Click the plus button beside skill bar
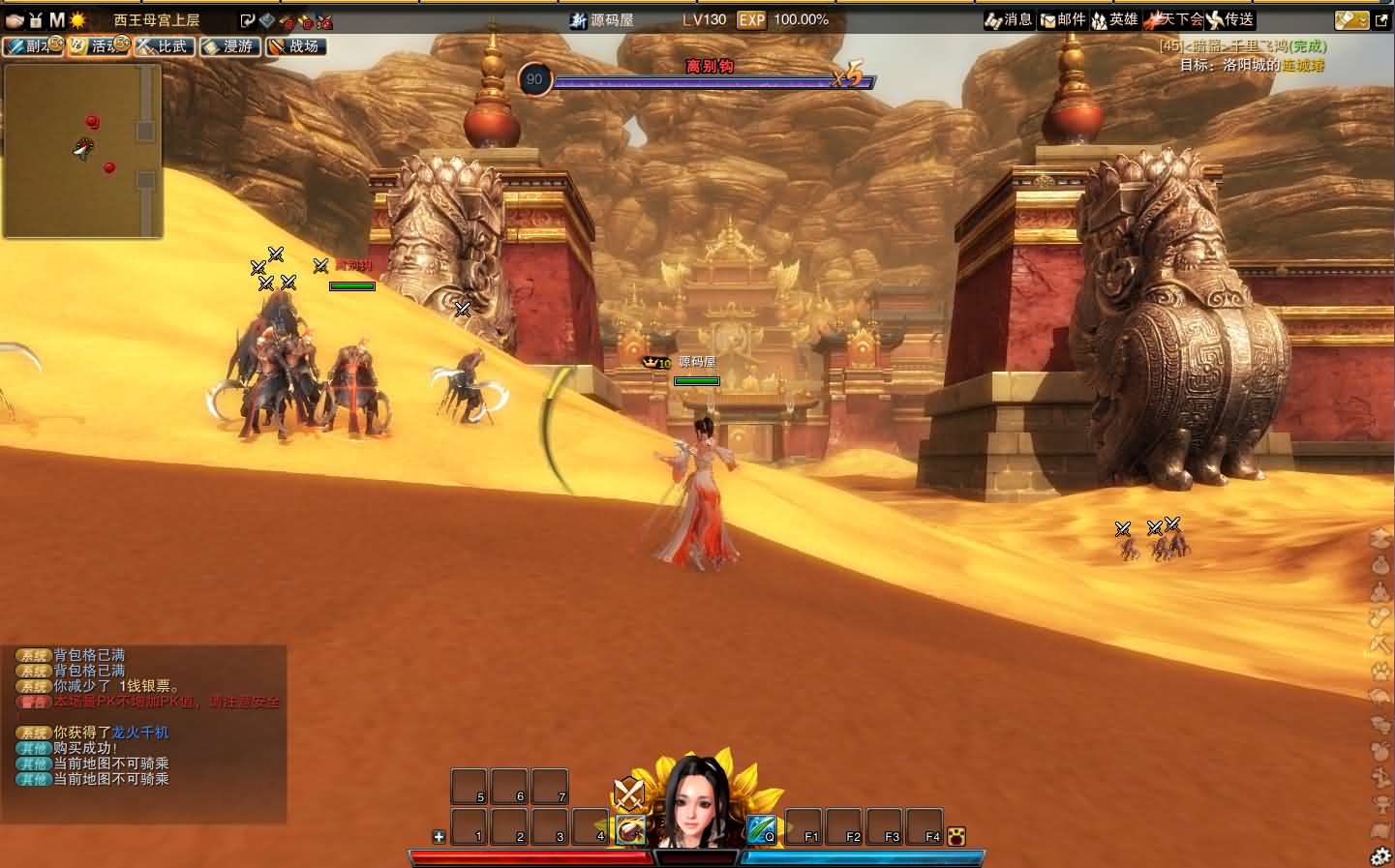This screenshot has width=1395, height=868. pyautogui.click(x=439, y=837)
